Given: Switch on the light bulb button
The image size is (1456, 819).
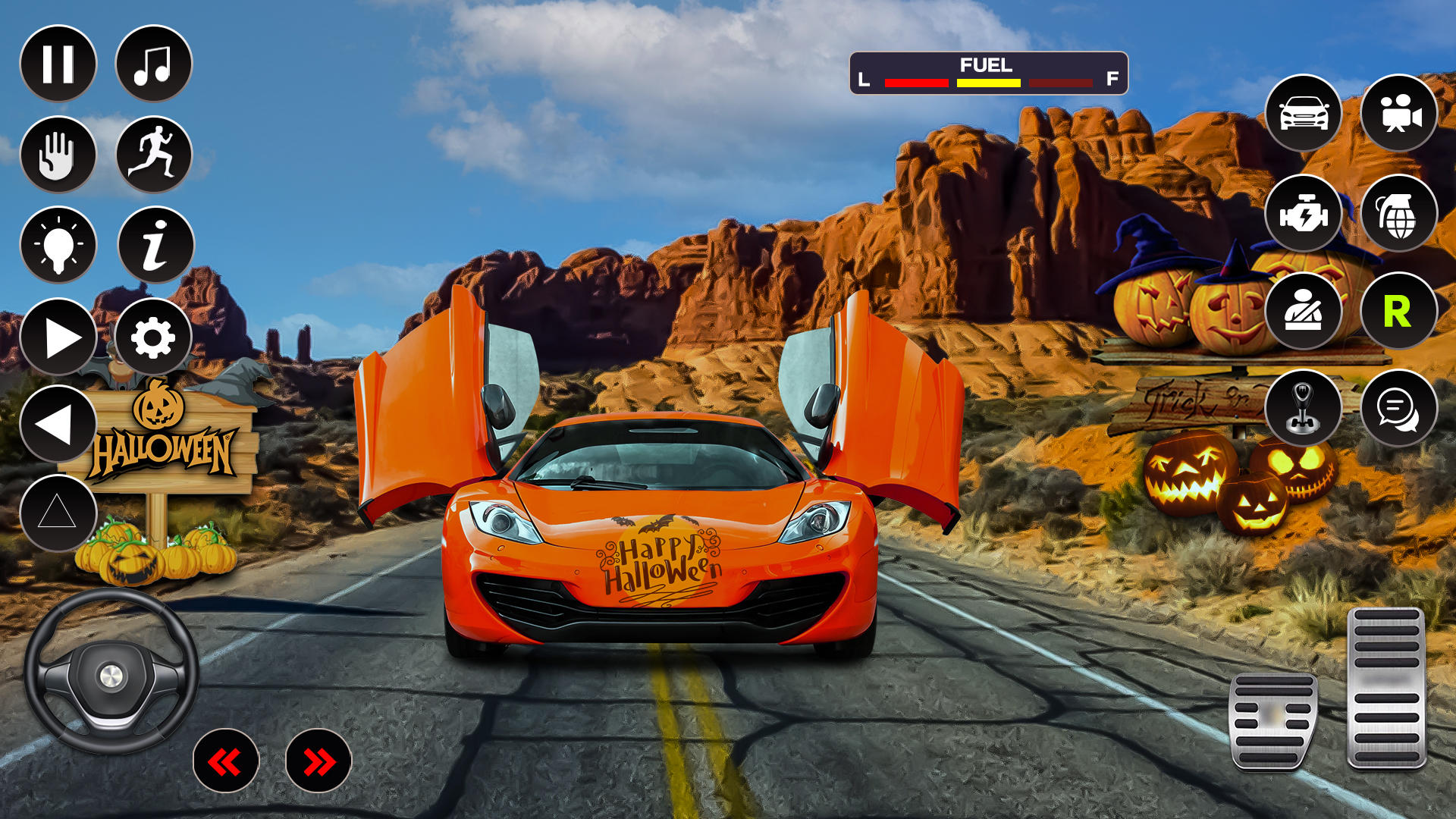Looking at the screenshot, I should pos(58,246).
